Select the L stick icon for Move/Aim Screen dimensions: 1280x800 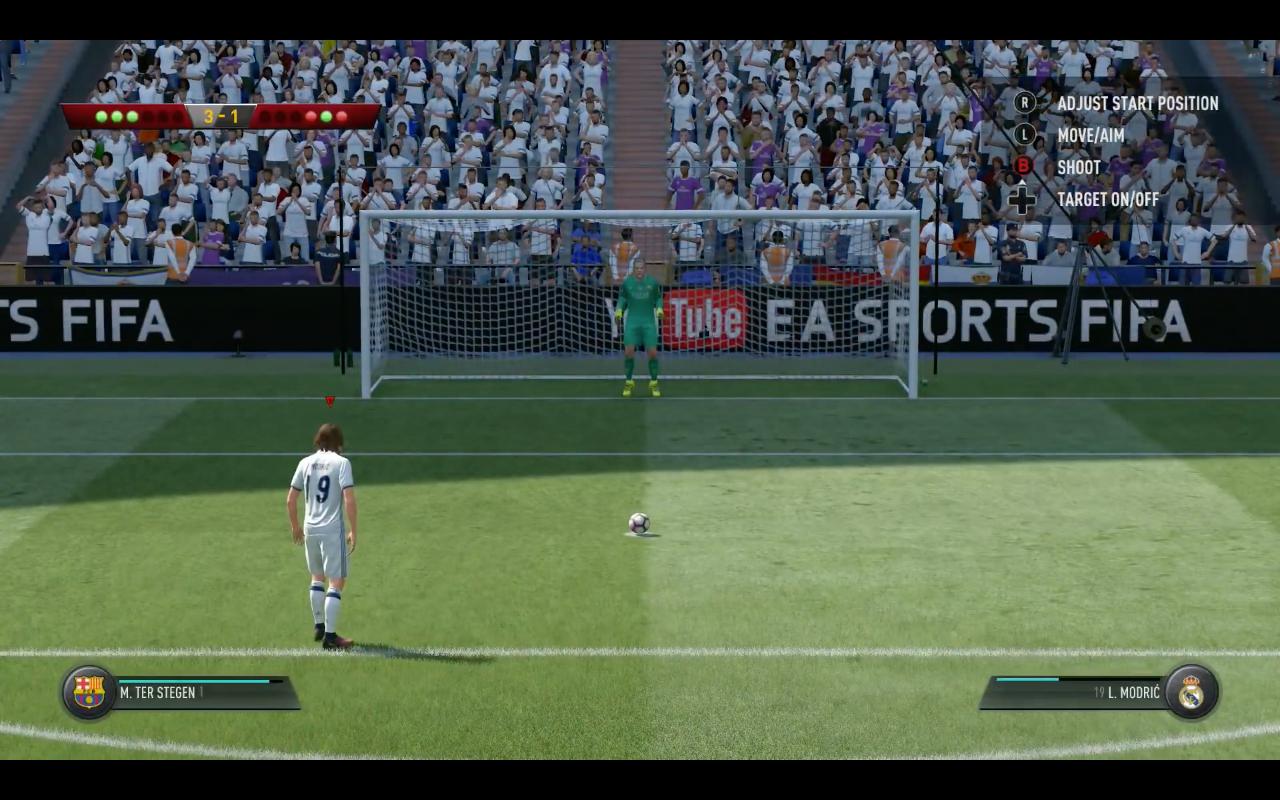1024,135
